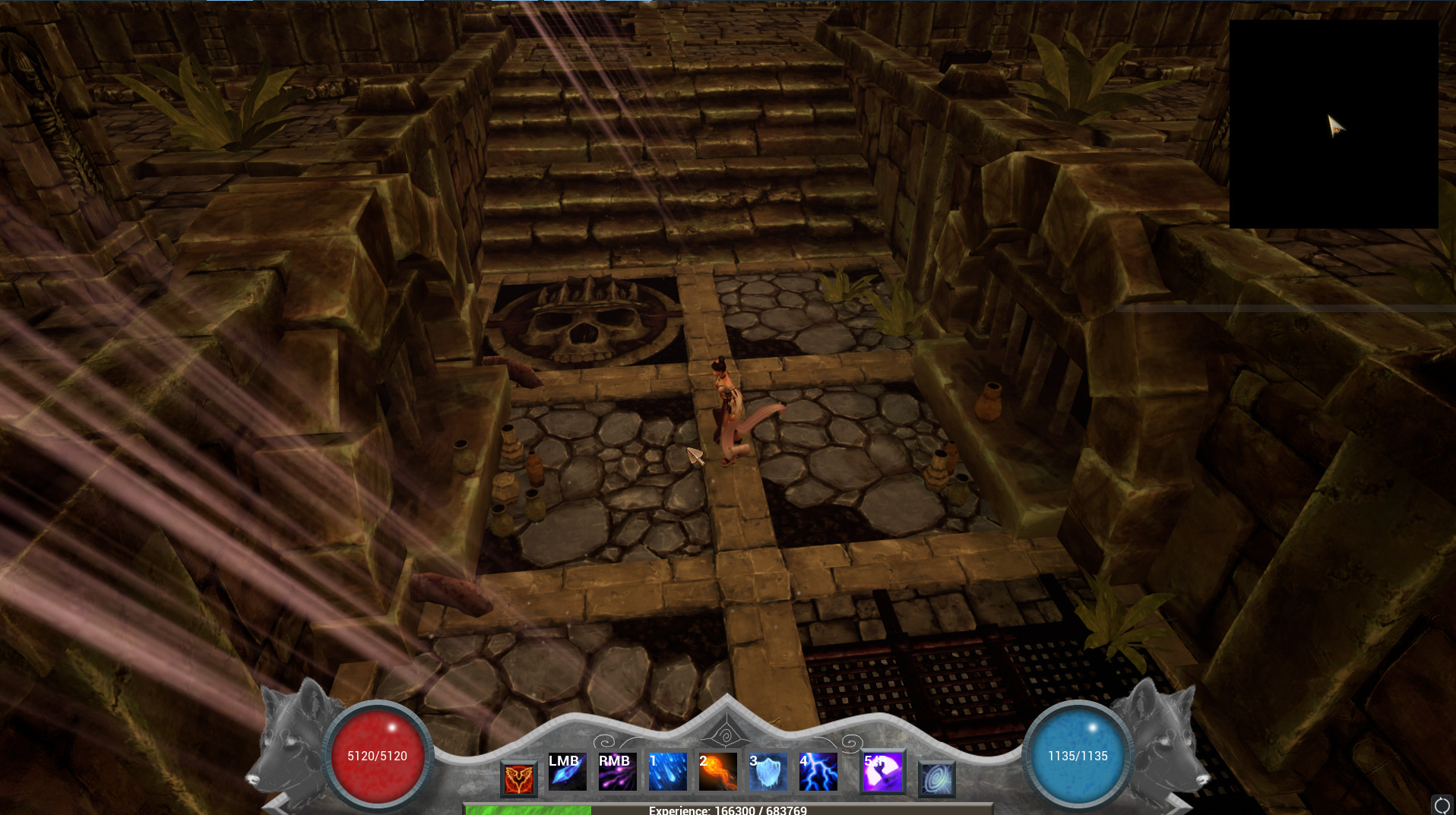This screenshot has width=1456, height=815.
Task: Click the blue mana orb showing 1135/1135
Action: coord(1076,756)
